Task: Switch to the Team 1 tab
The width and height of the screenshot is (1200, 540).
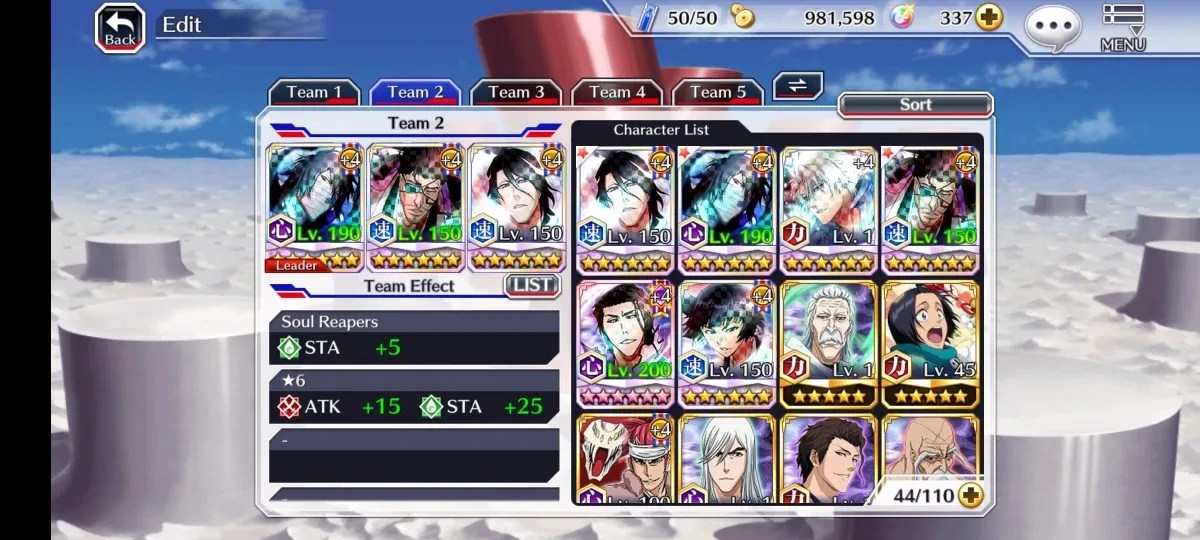Action: (314, 92)
